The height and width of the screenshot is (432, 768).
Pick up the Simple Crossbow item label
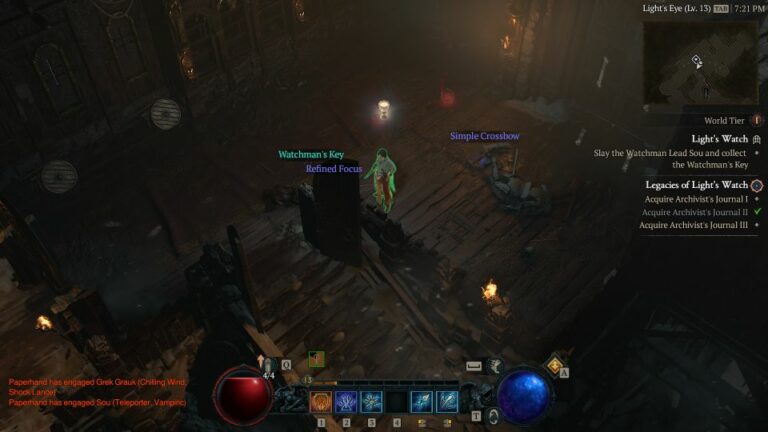[x=484, y=136]
